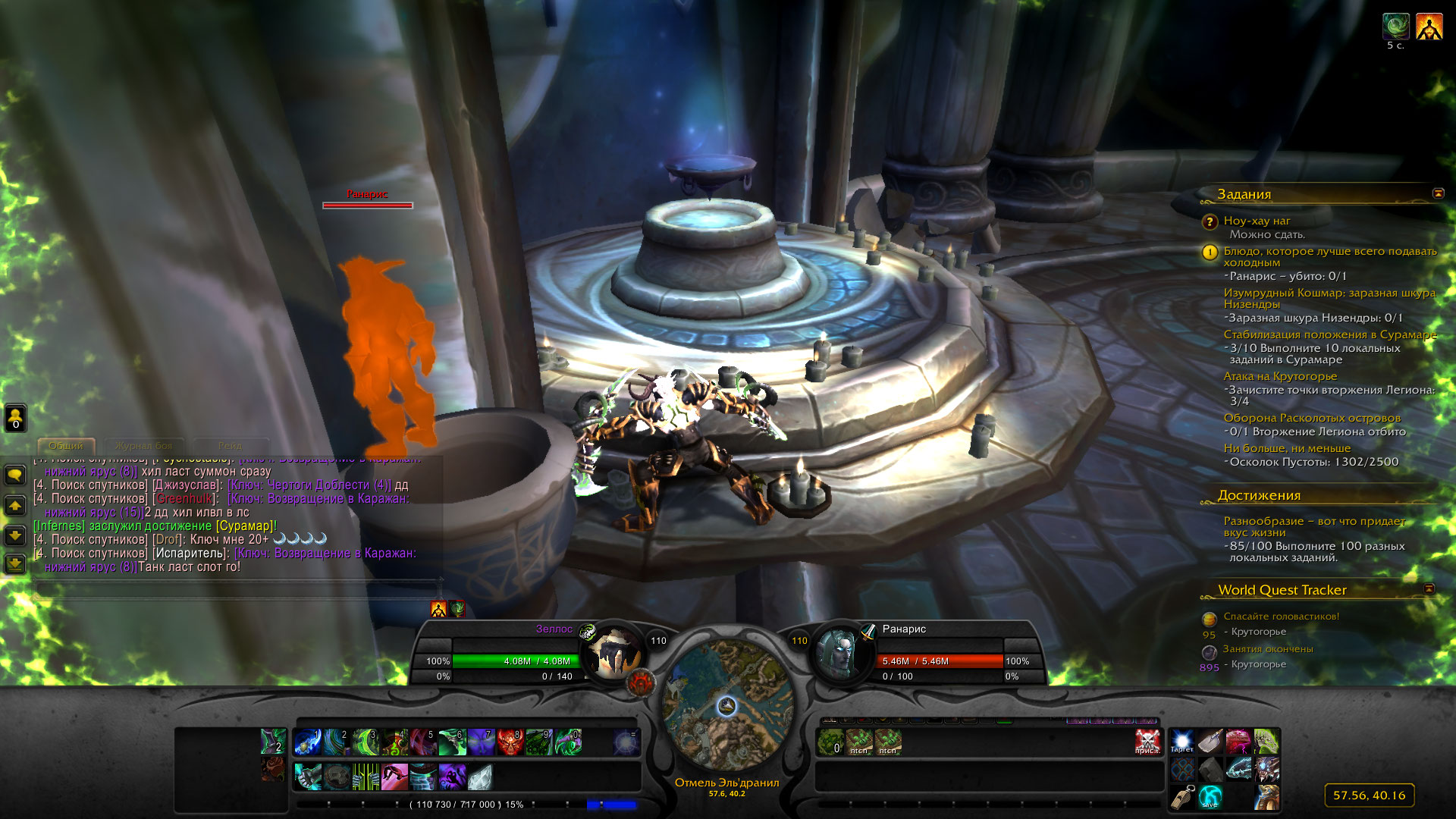Select the Спасайте головастиков world quest
The height and width of the screenshot is (819, 1456).
tap(1281, 617)
